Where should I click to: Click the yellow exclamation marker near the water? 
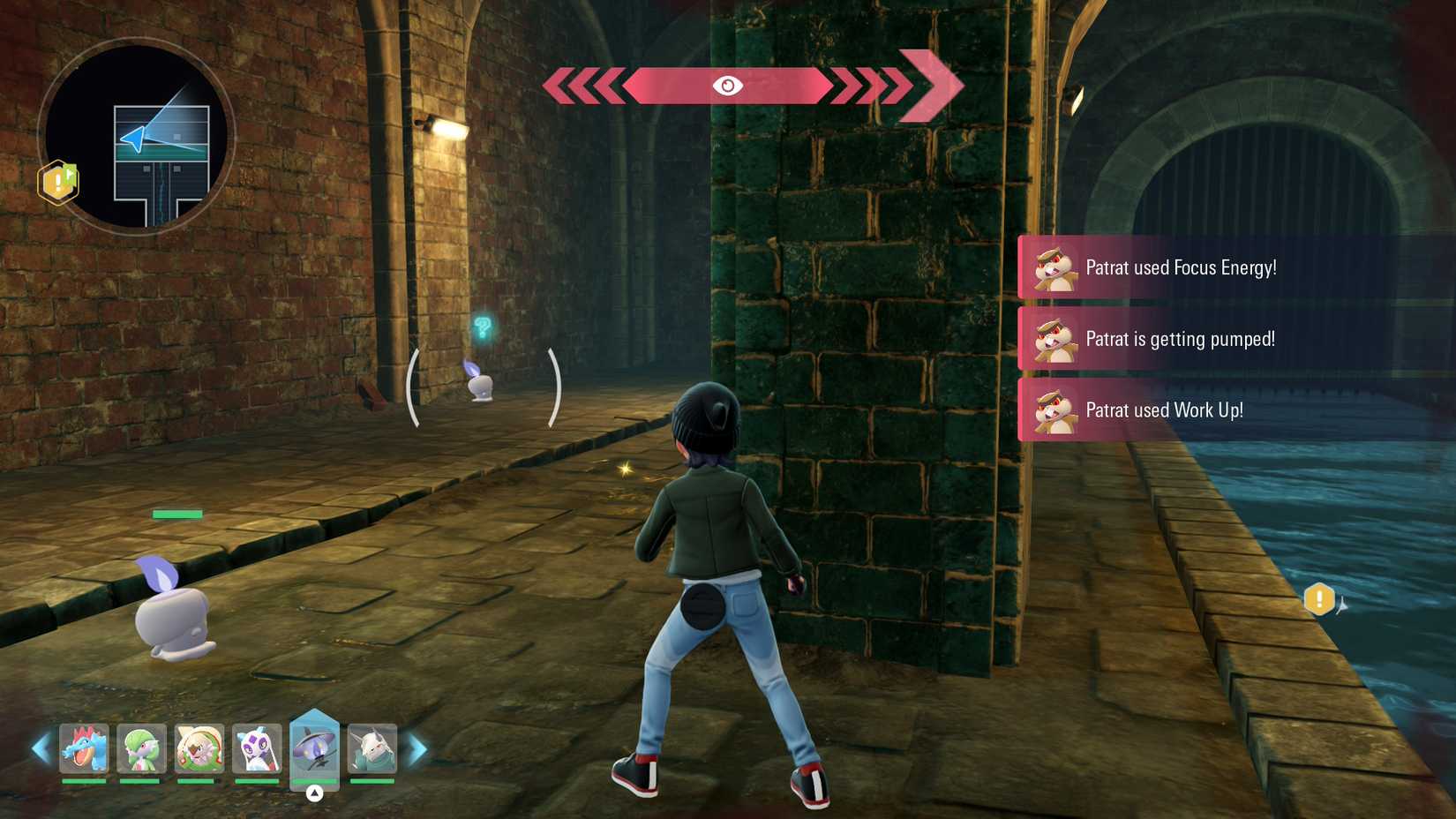coord(1318,597)
